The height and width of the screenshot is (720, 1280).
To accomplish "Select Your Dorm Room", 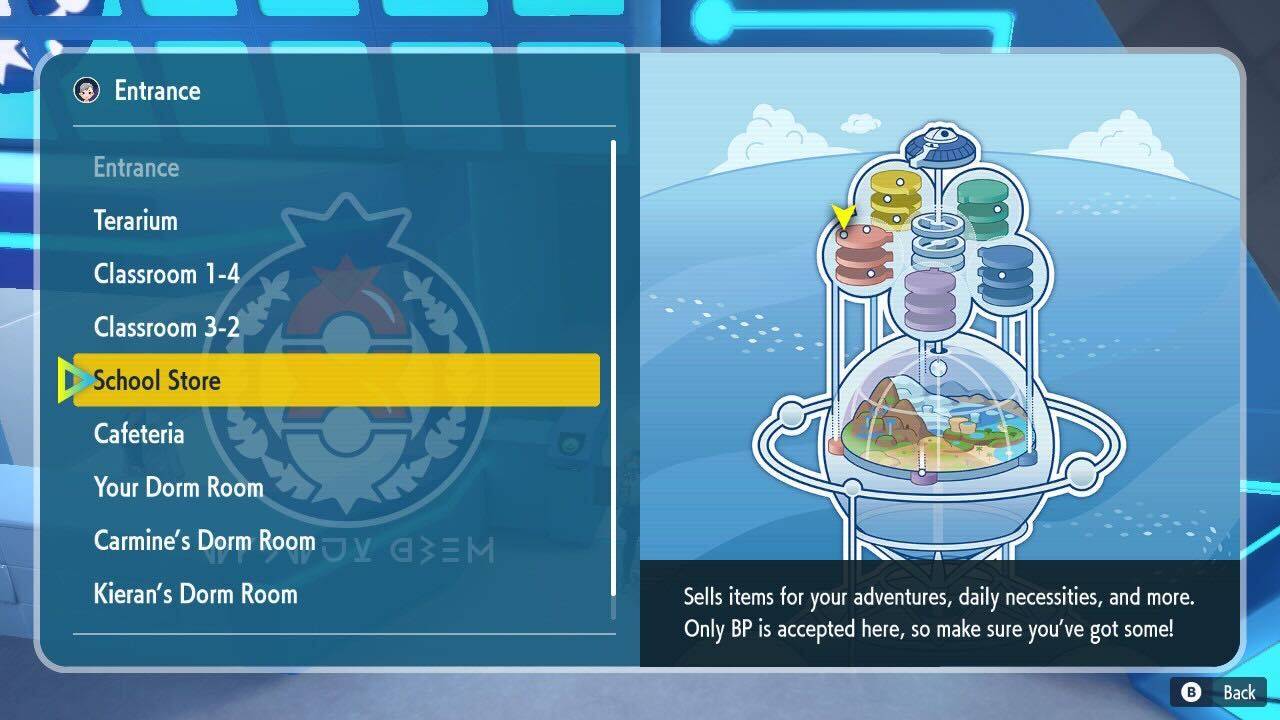I will tap(178, 487).
